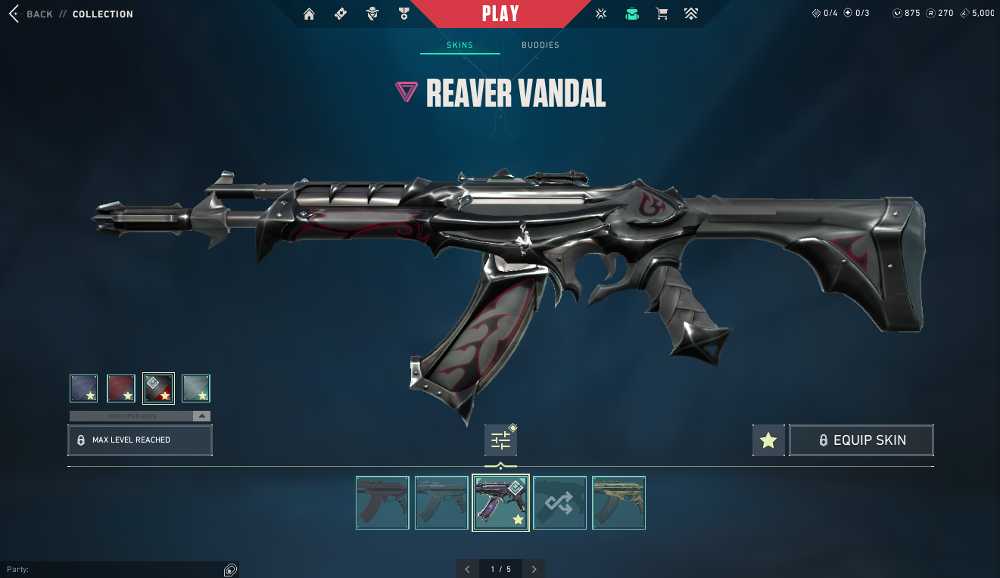Open the skin filter sliders button
Image resolution: width=1000 pixels, height=578 pixels.
point(500,440)
